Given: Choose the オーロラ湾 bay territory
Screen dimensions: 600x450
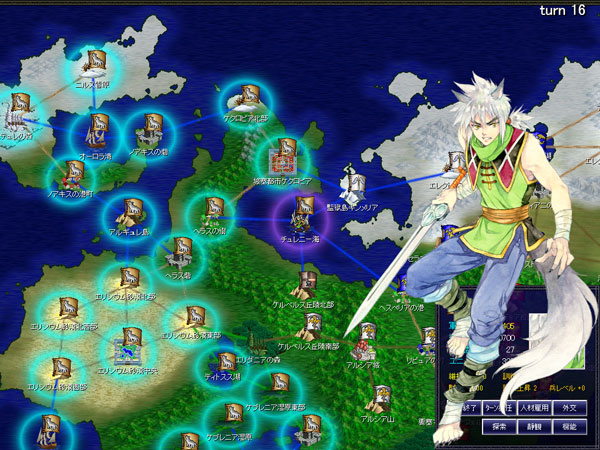Looking at the screenshot, I should (99, 127).
